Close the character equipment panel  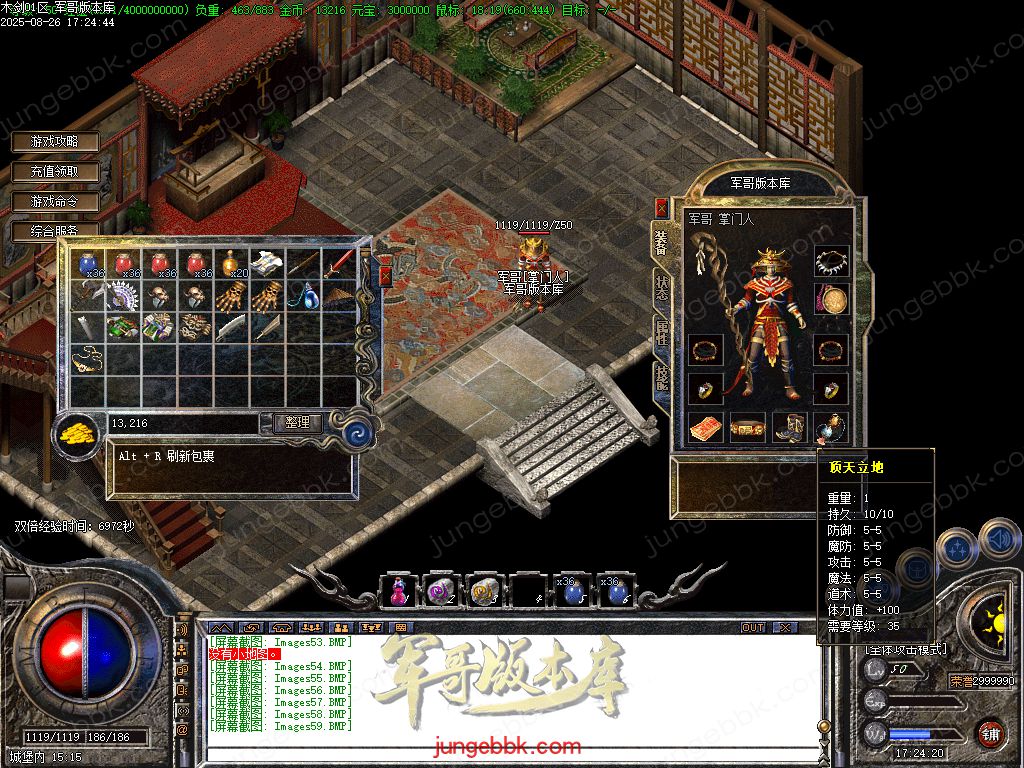point(661,207)
